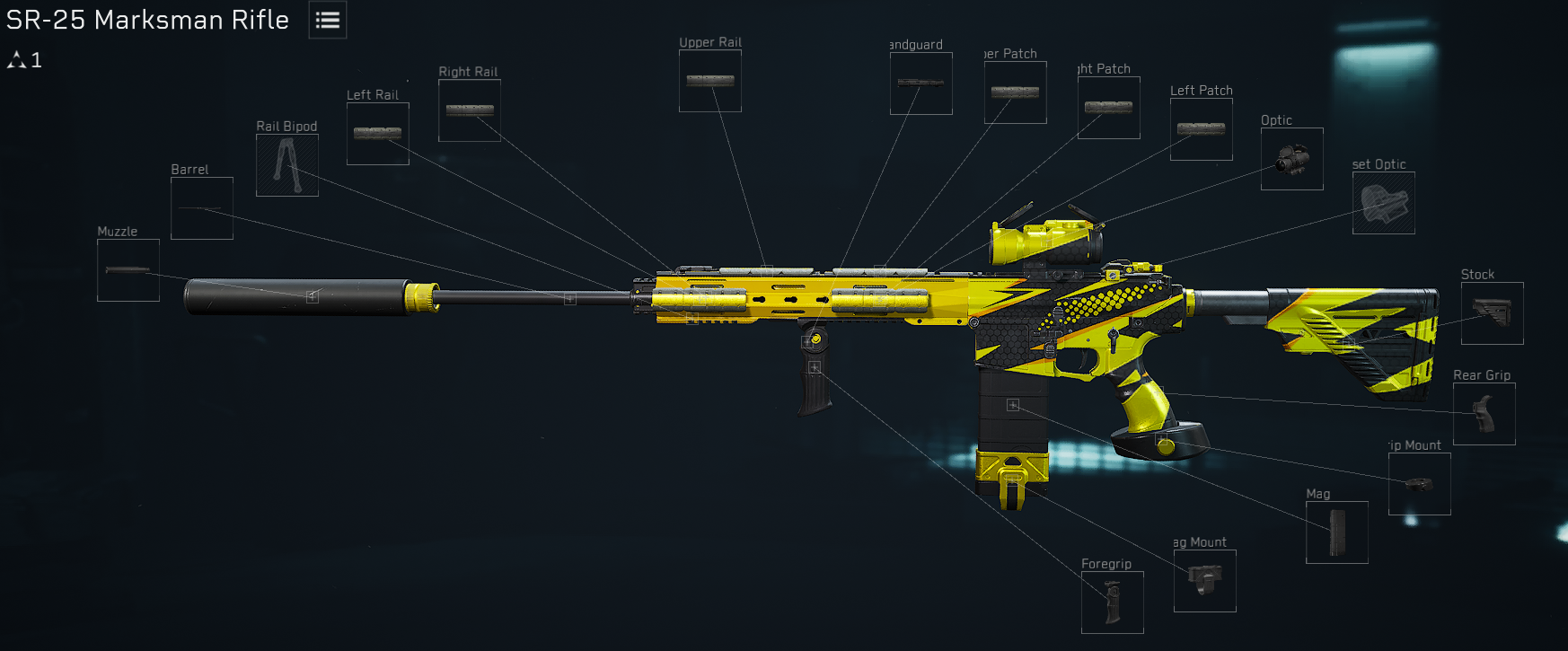The height and width of the screenshot is (651, 1568).
Task: Open the Handguard attachment slot
Action: [921, 84]
